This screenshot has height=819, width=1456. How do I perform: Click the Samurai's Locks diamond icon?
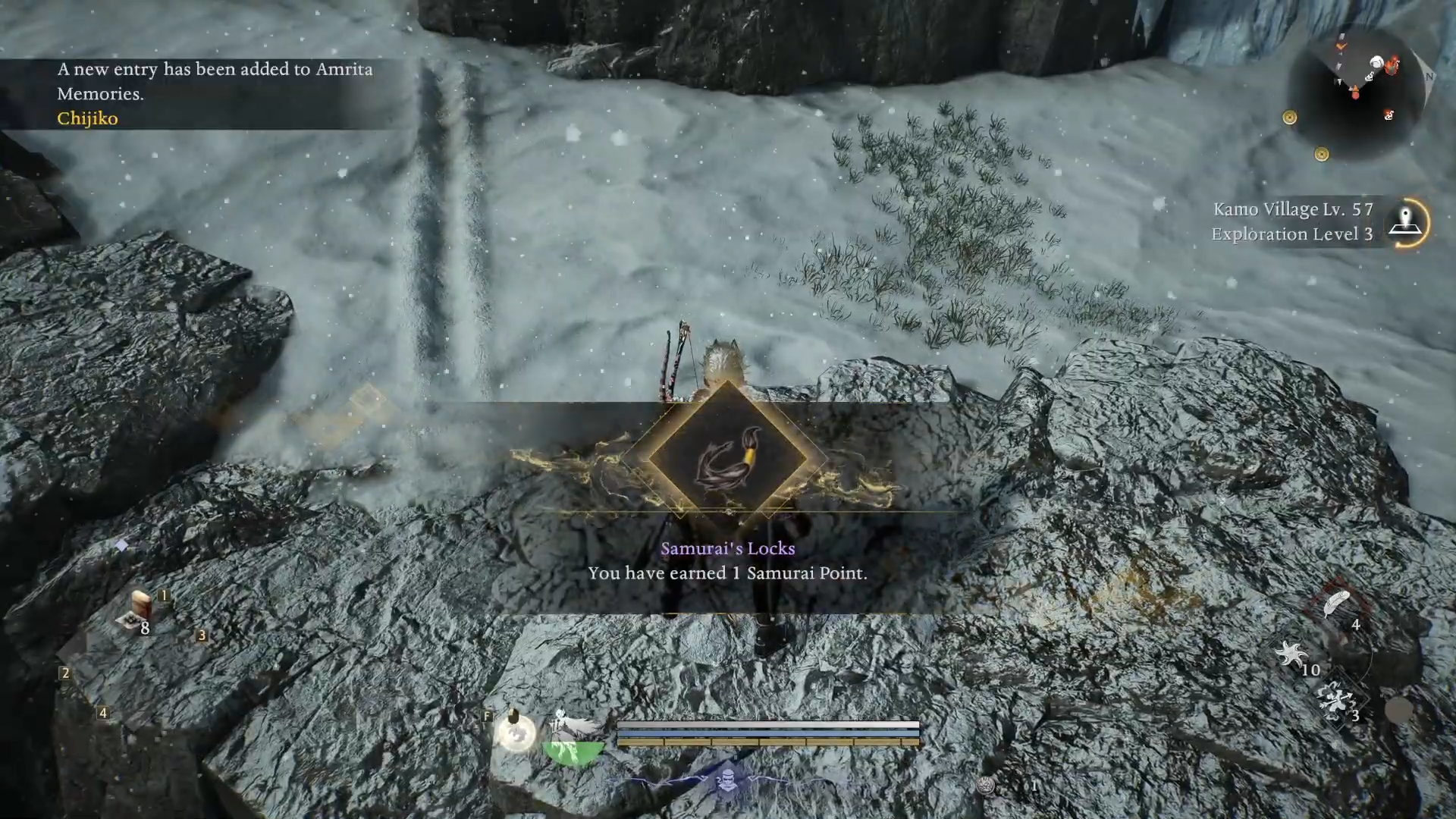[x=726, y=458]
